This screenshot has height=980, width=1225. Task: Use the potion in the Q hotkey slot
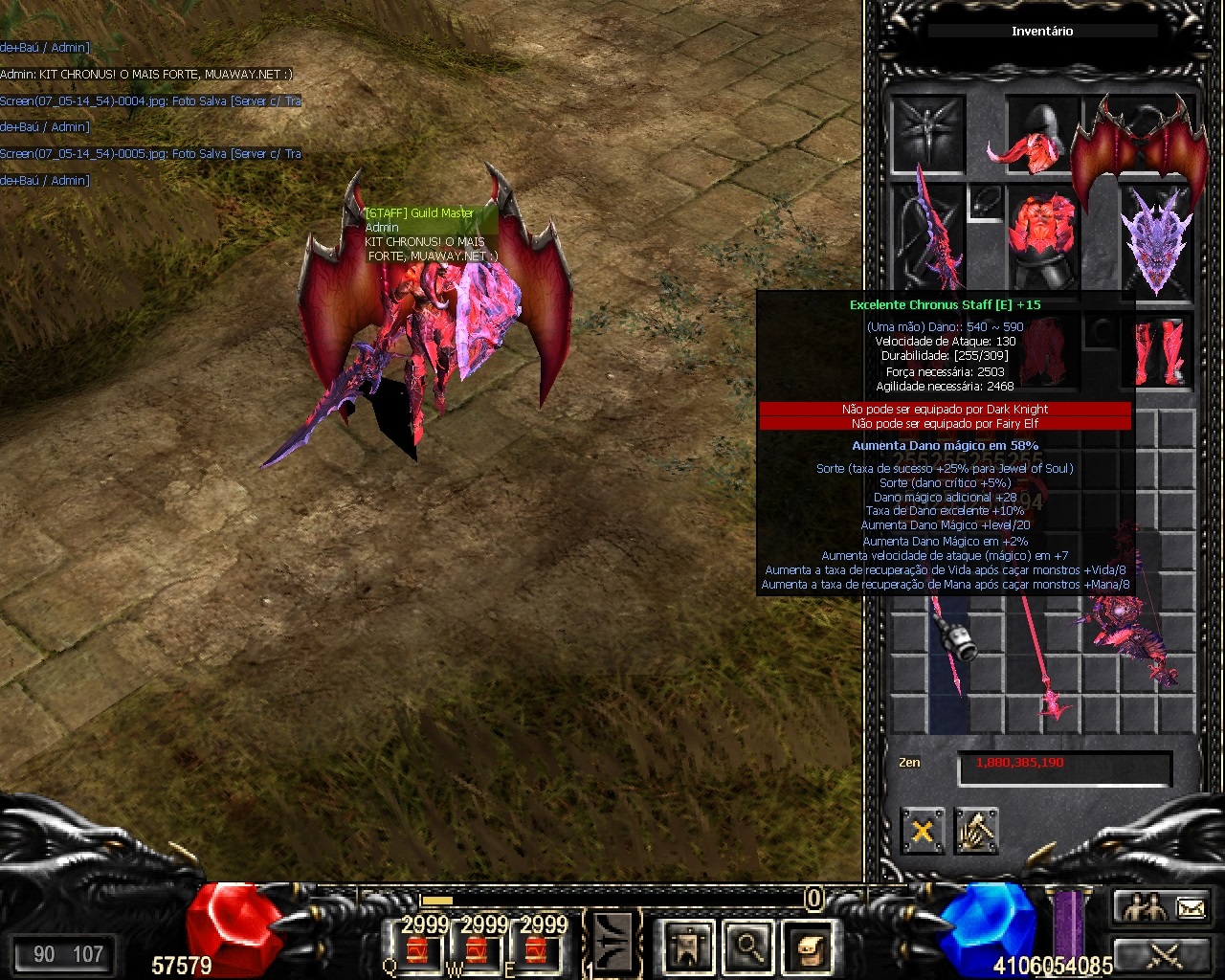coord(415,949)
